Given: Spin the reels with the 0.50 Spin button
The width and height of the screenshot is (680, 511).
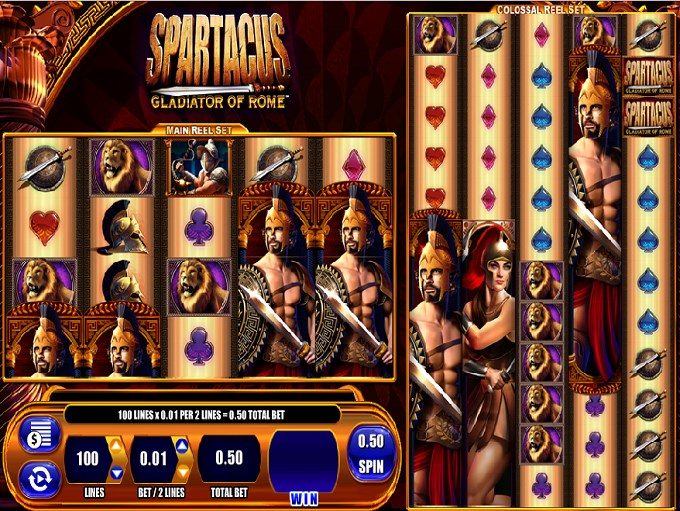Looking at the screenshot, I should pos(371,453).
